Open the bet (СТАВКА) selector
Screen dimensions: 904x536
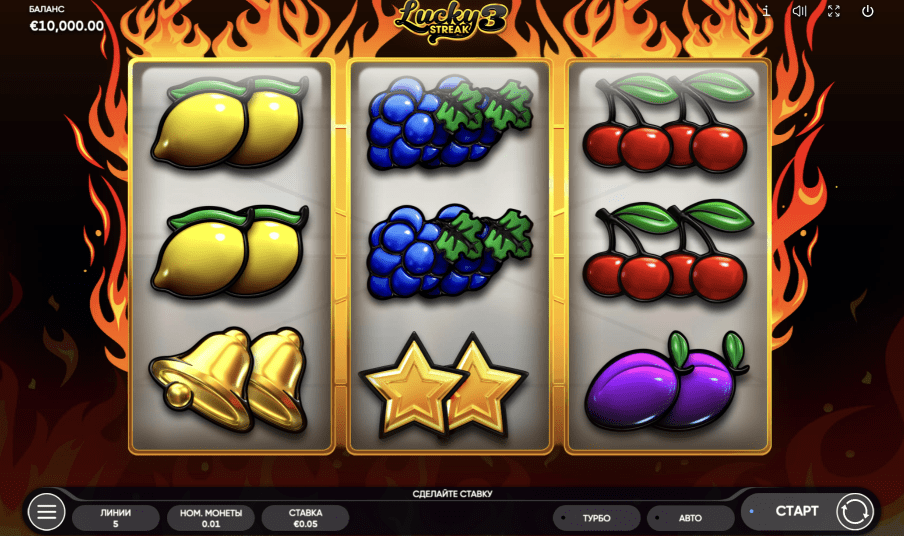tap(305, 517)
